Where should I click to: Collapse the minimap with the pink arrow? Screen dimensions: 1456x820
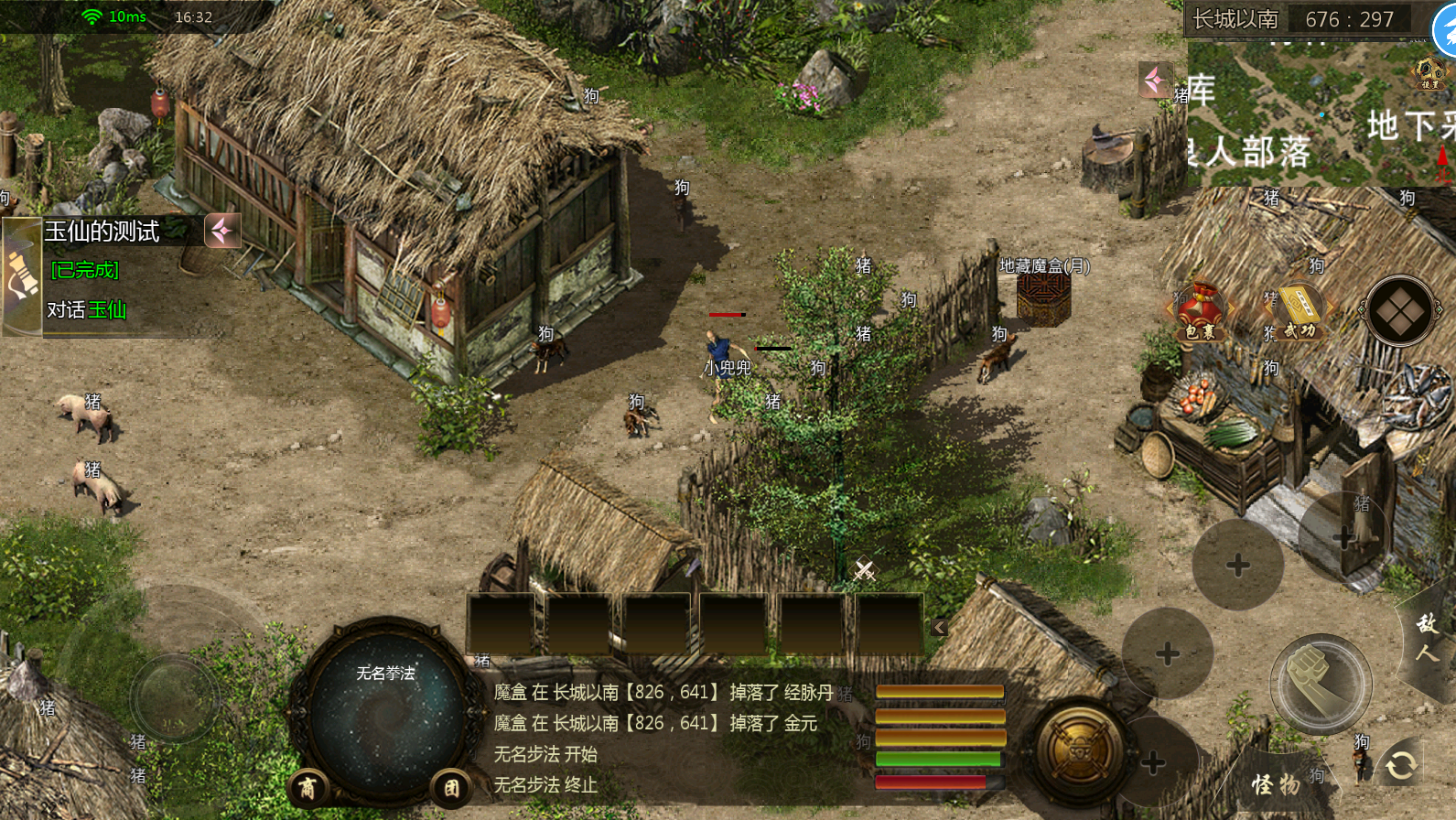tap(1156, 81)
